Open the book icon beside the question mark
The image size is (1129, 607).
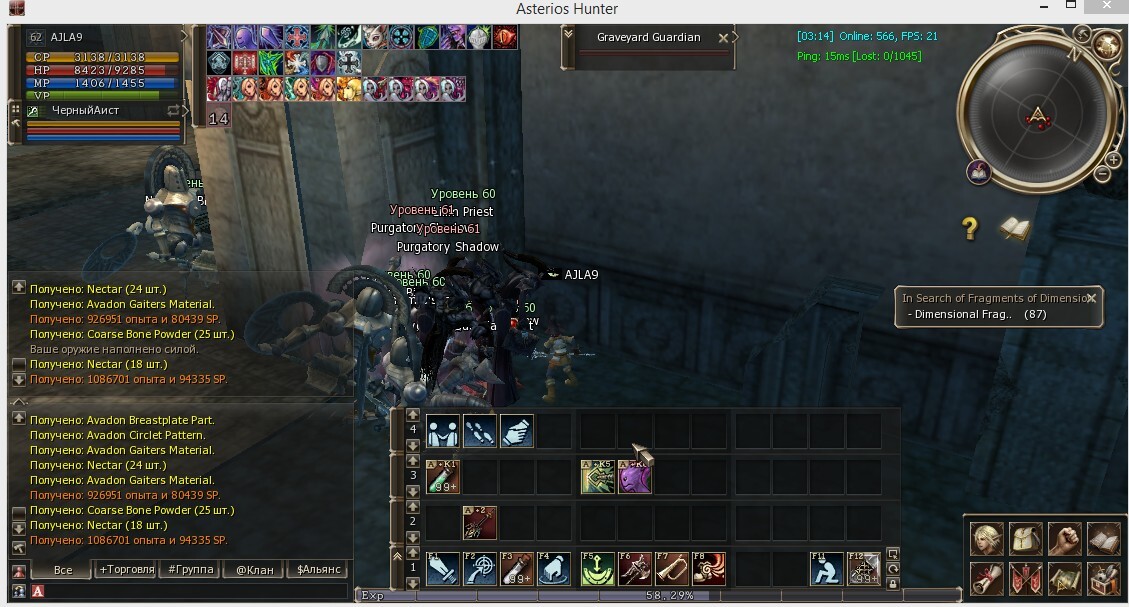click(1014, 229)
